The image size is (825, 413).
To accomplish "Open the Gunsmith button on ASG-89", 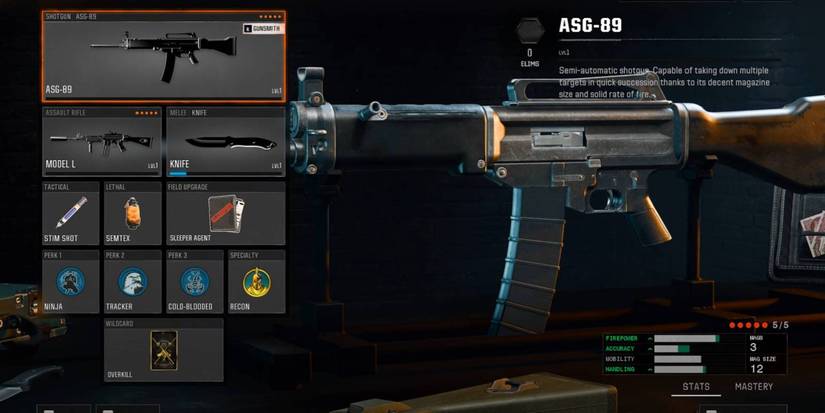I will 263,29.
